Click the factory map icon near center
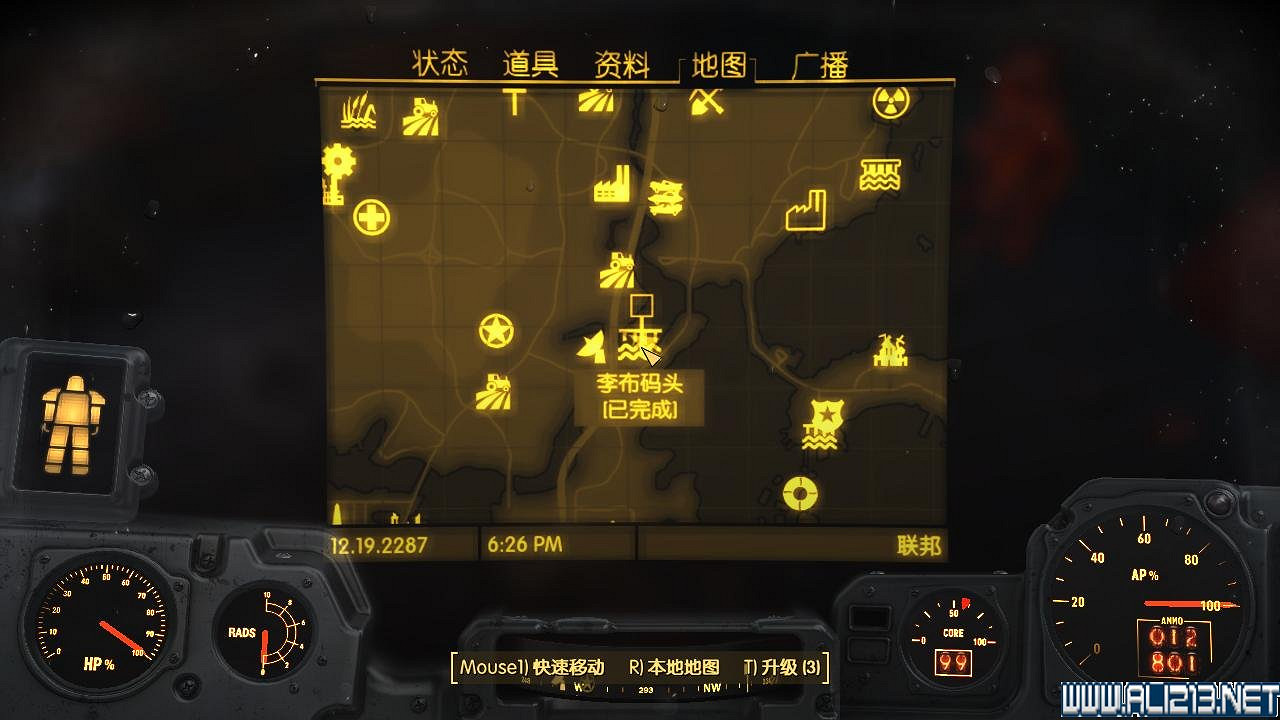Screen dimensions: 1280x720 [611, 185]
